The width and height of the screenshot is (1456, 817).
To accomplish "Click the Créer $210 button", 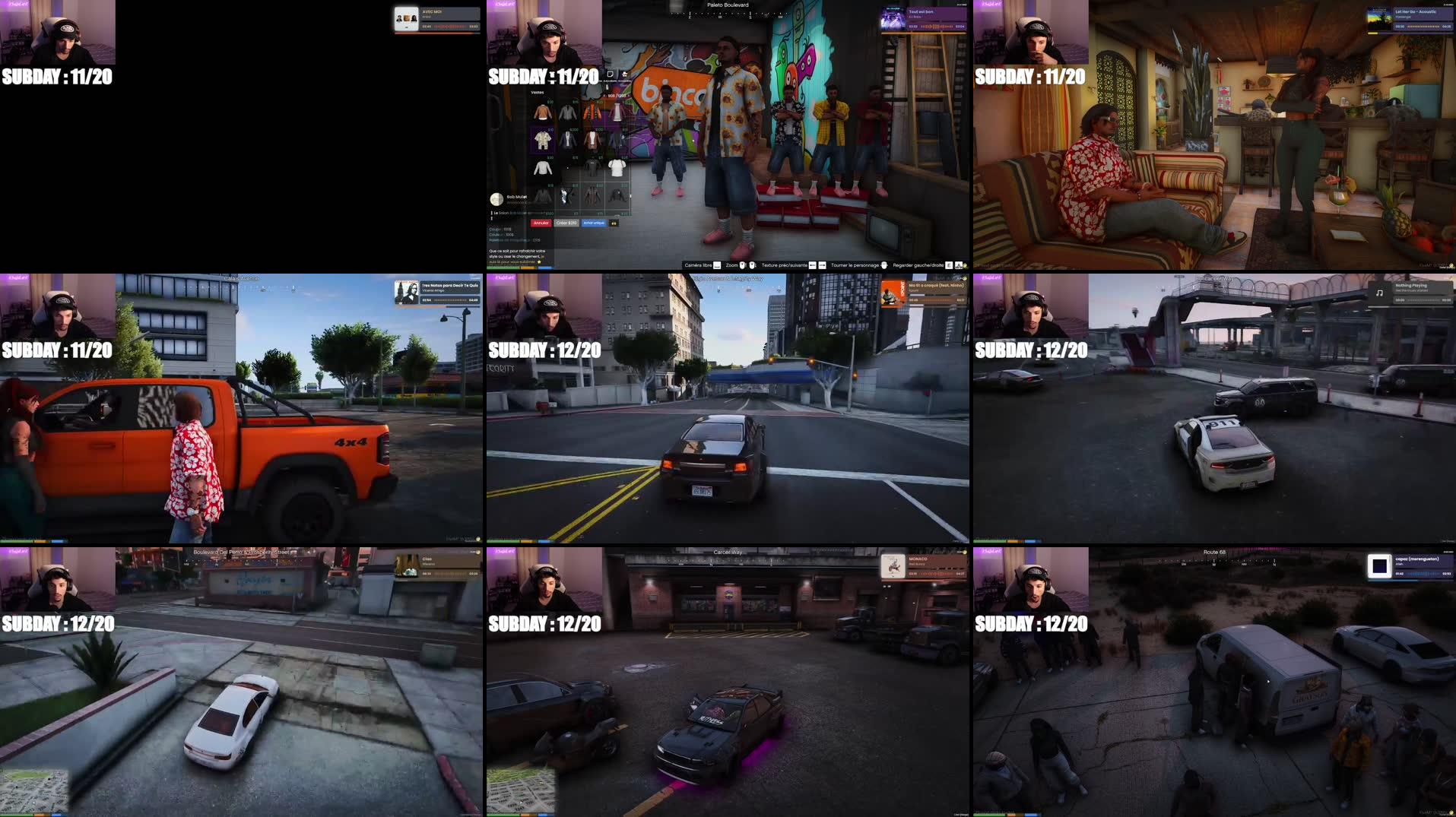I will (566, 223).
